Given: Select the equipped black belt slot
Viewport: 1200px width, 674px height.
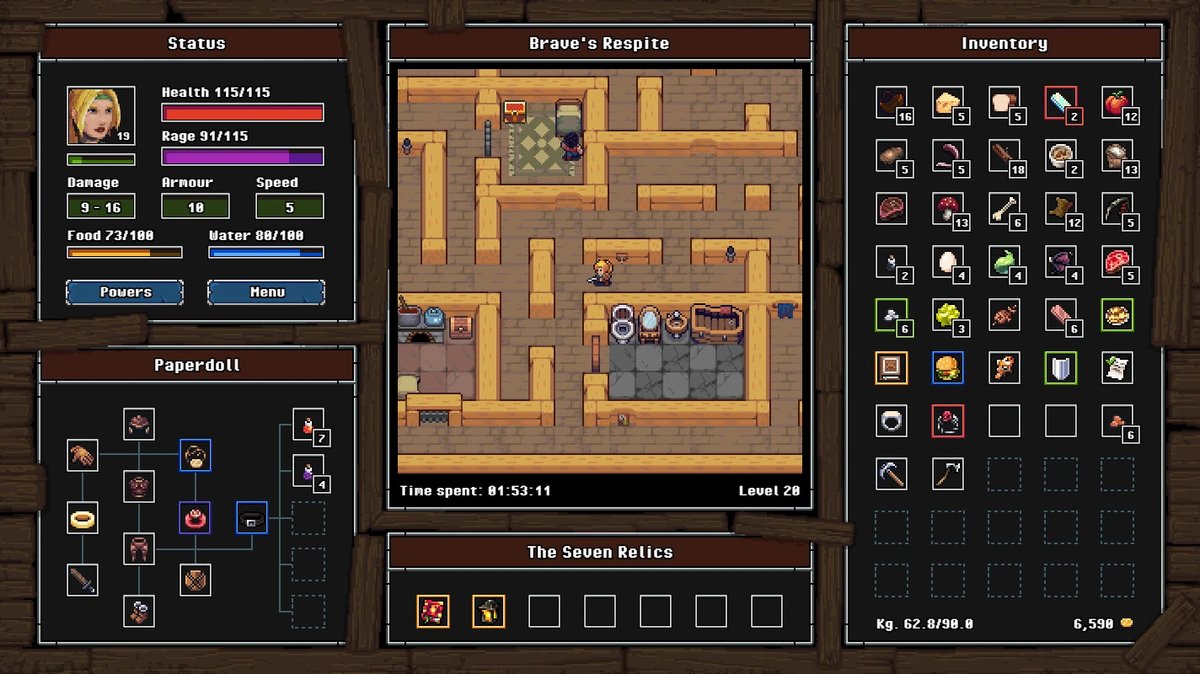Looking at the screenshot, I should (251, 517).
